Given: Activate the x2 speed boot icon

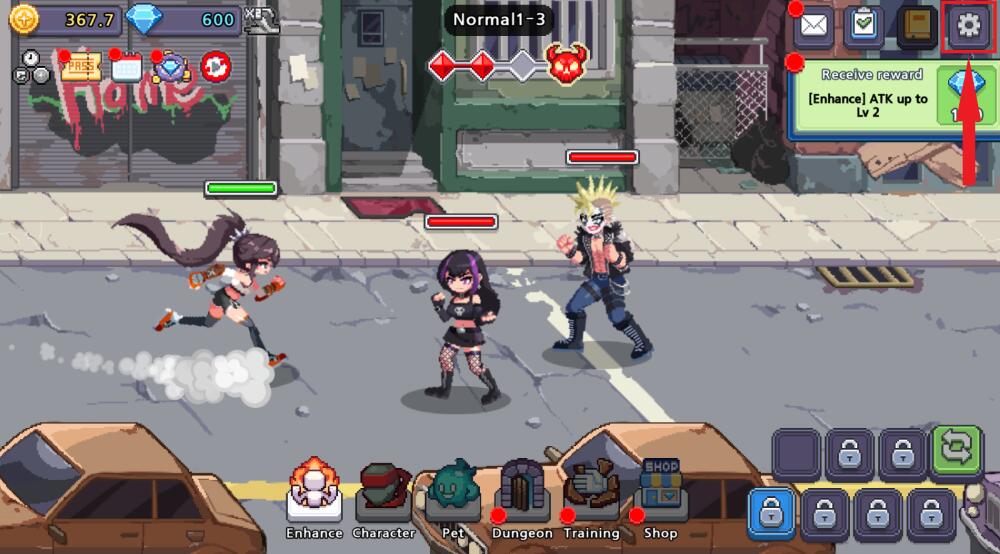Looking at the screenshot, I should pos(263,20).
